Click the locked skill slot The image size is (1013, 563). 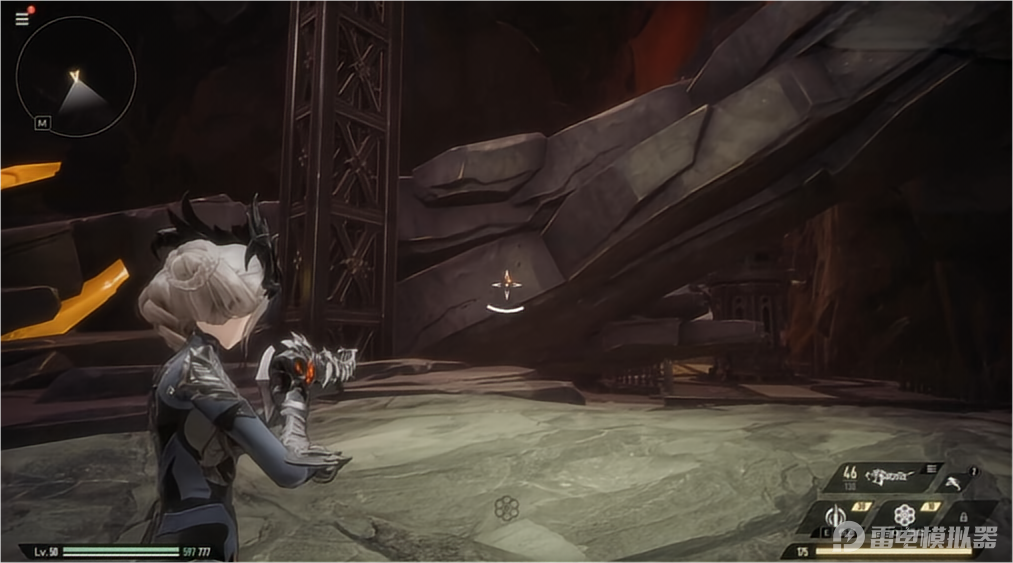tap(964, 516)
